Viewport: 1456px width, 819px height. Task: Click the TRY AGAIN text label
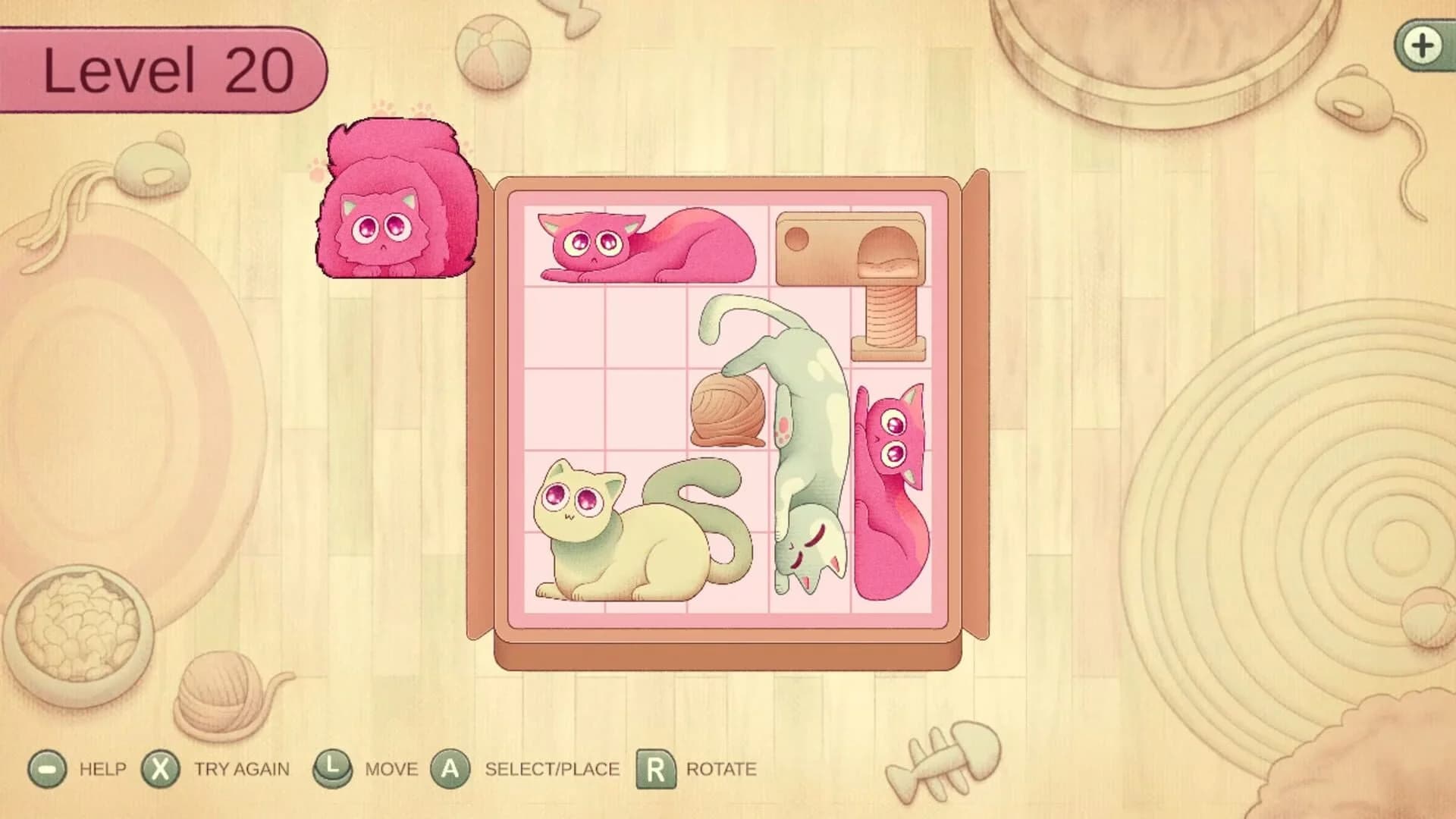coord(243,768)
